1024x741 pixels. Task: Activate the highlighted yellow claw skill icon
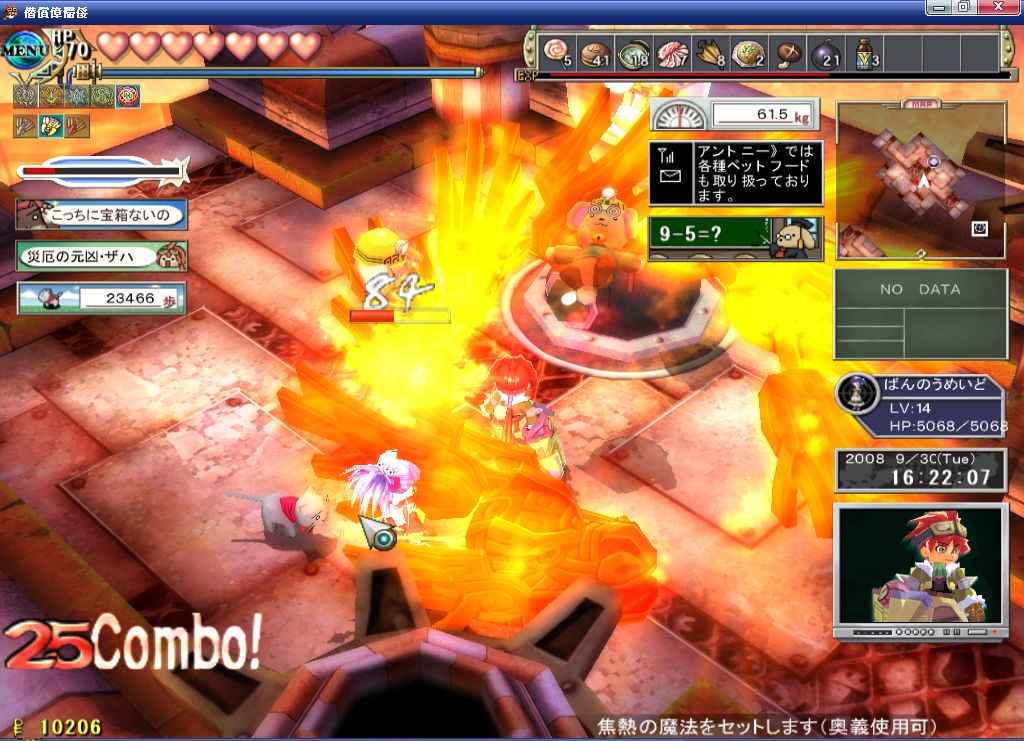(x=50, y=126)
